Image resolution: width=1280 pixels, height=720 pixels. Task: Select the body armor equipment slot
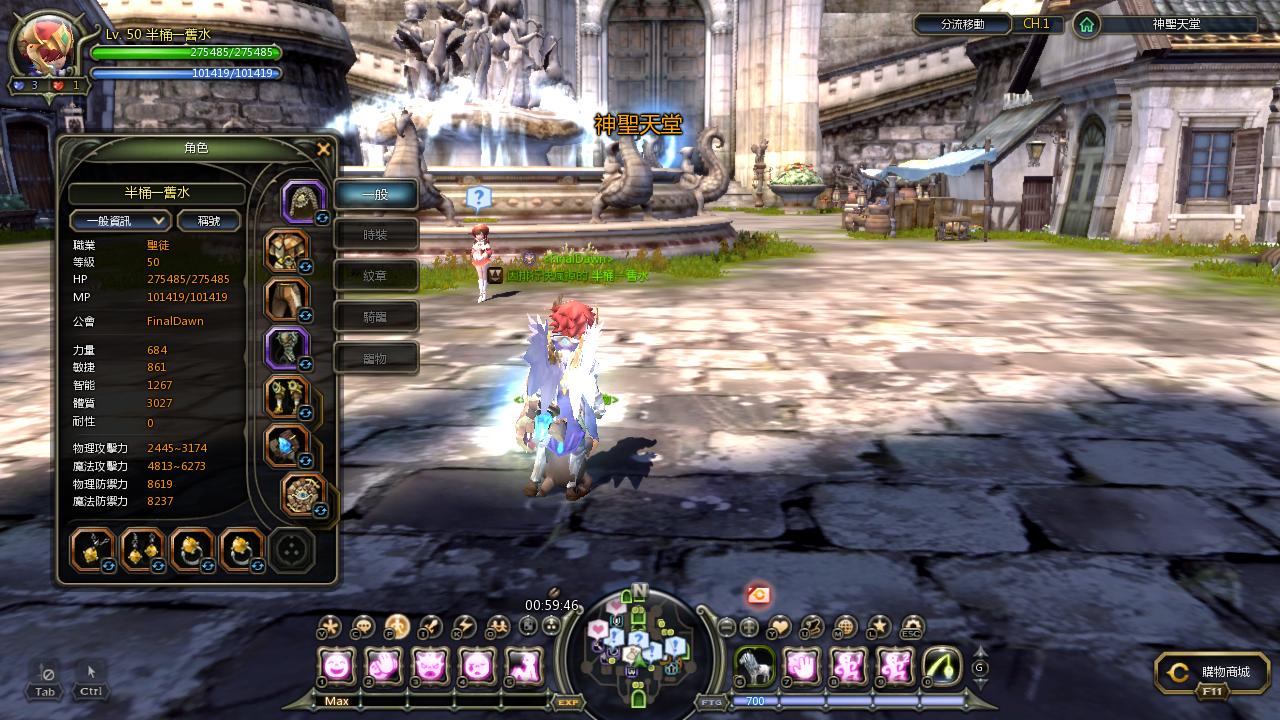286,250
